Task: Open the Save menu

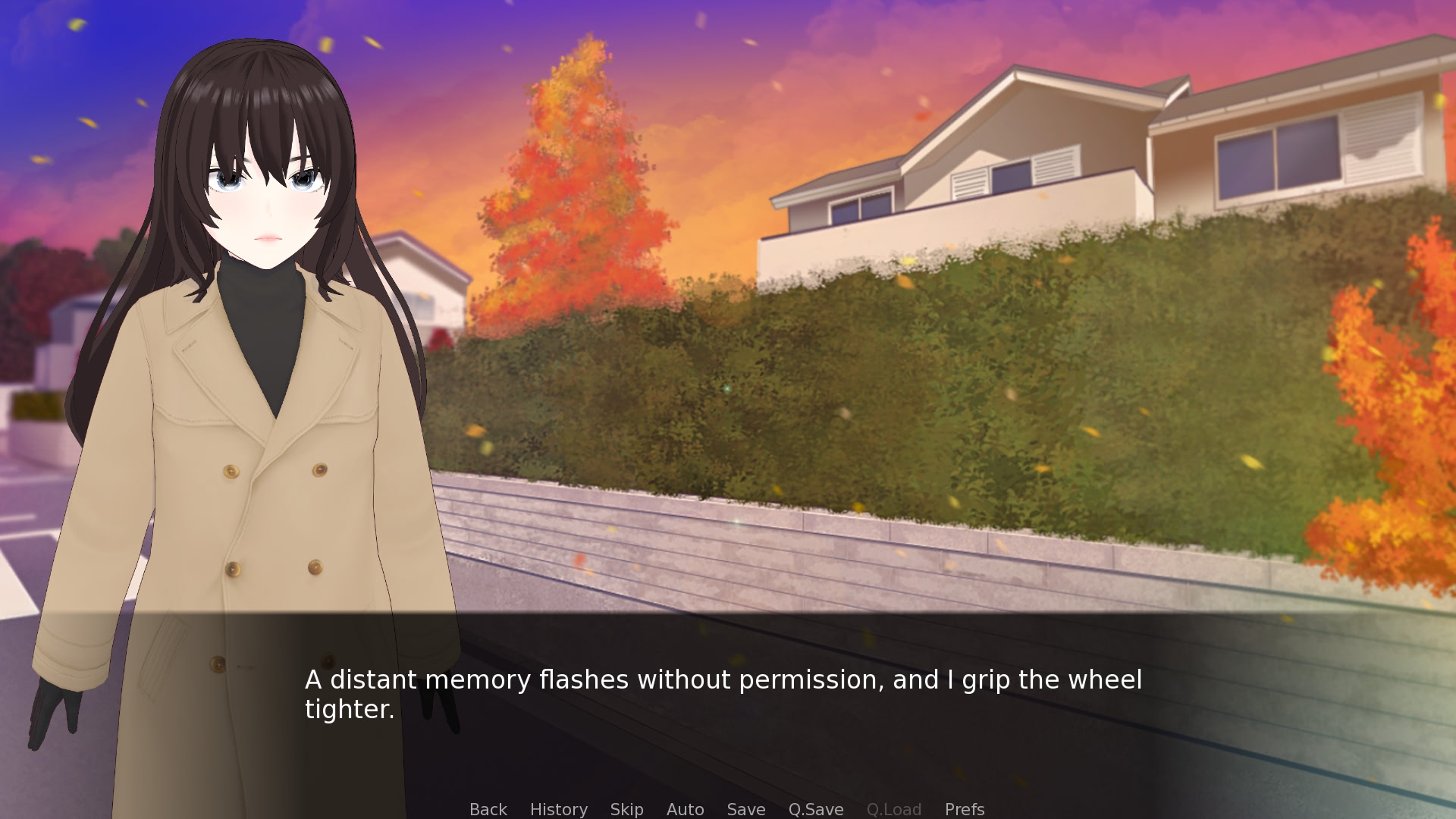Action: [745, 809]
